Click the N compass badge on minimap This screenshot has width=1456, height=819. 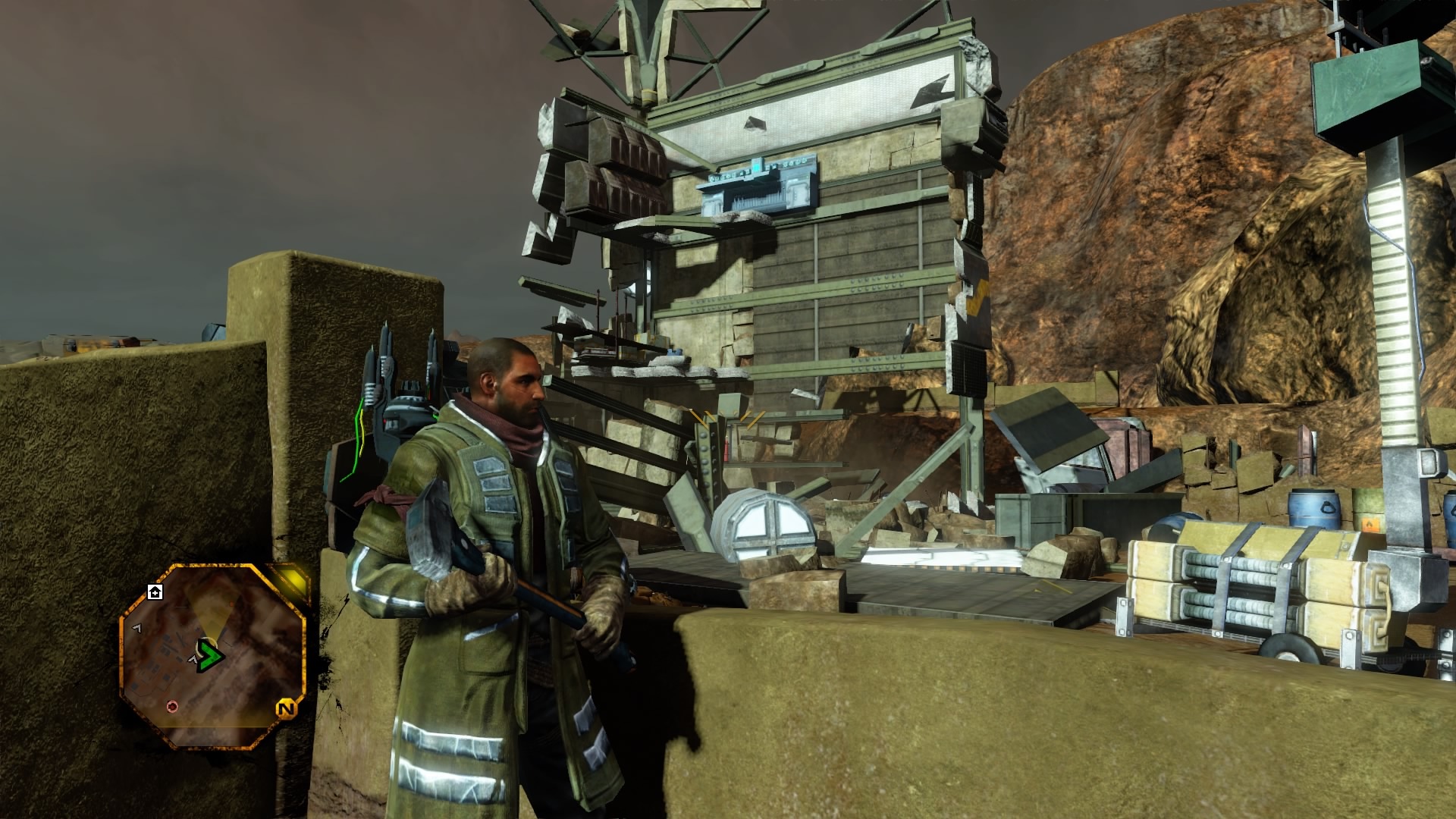(286, 710)
